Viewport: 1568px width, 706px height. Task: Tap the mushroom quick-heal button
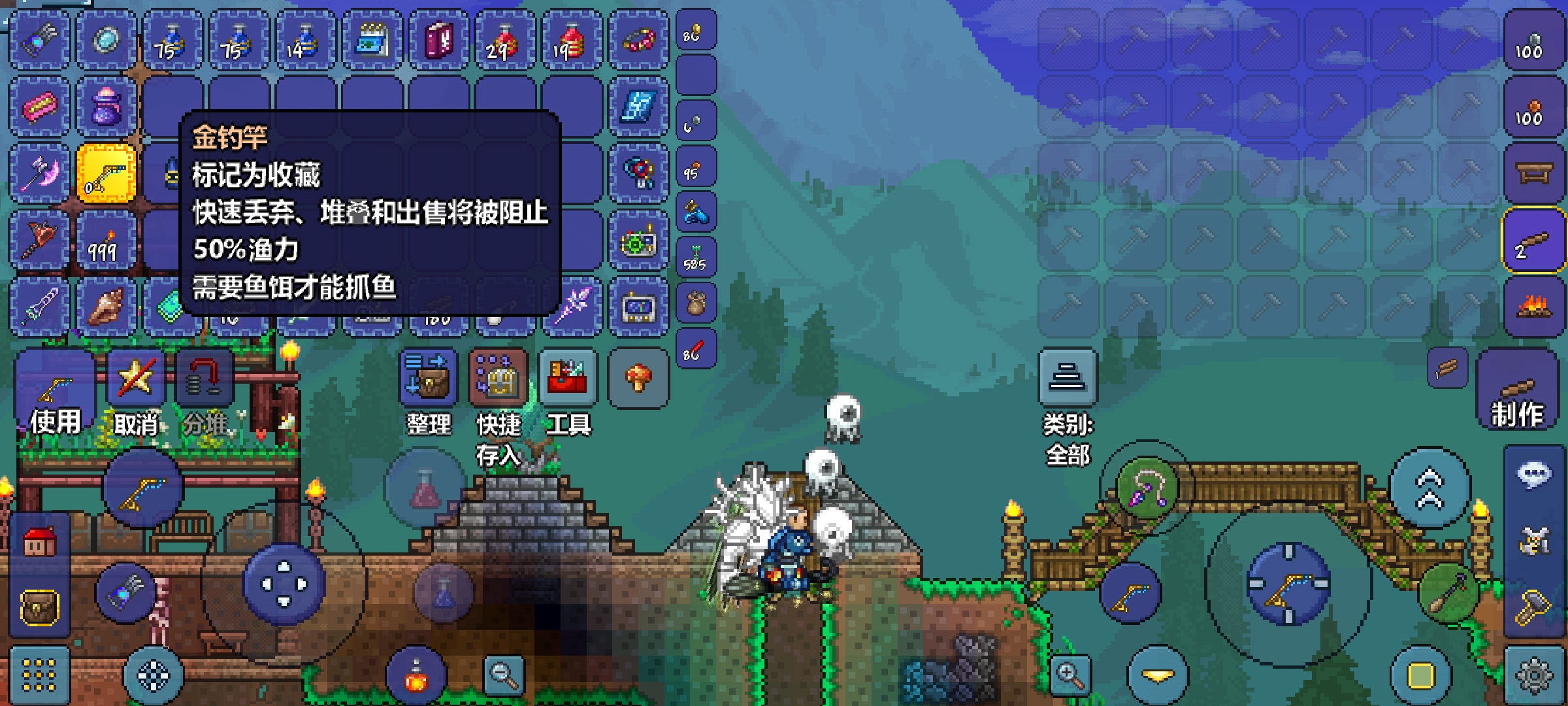638,378
